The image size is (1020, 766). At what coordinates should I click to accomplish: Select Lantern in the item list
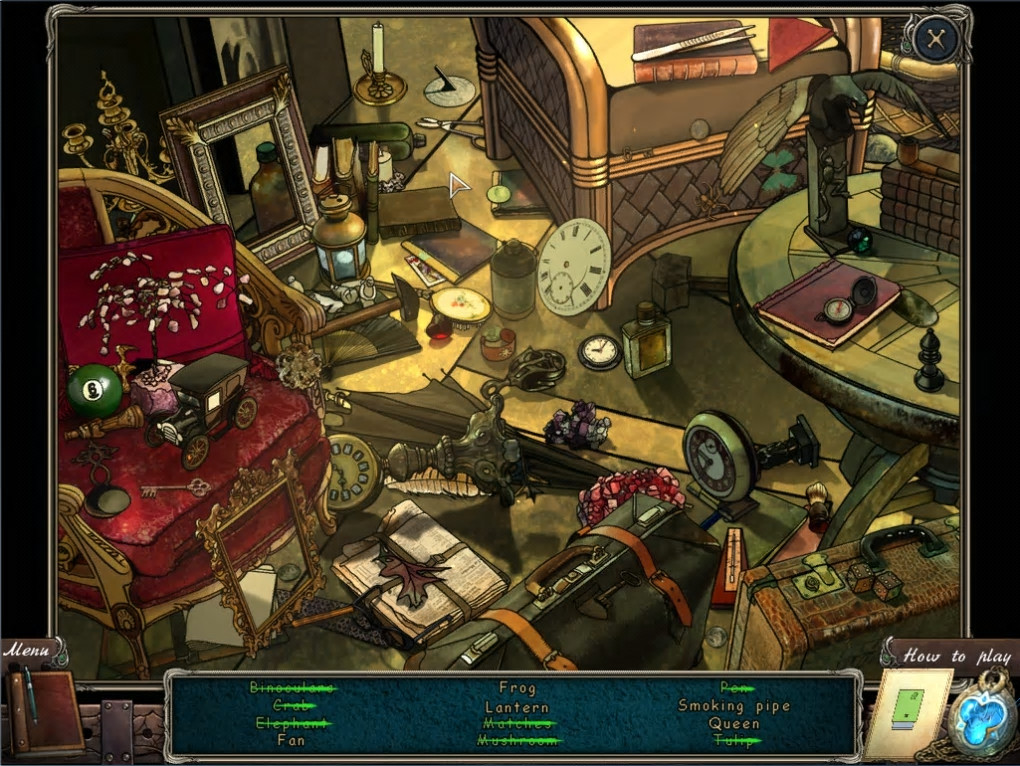coord(517,706)
